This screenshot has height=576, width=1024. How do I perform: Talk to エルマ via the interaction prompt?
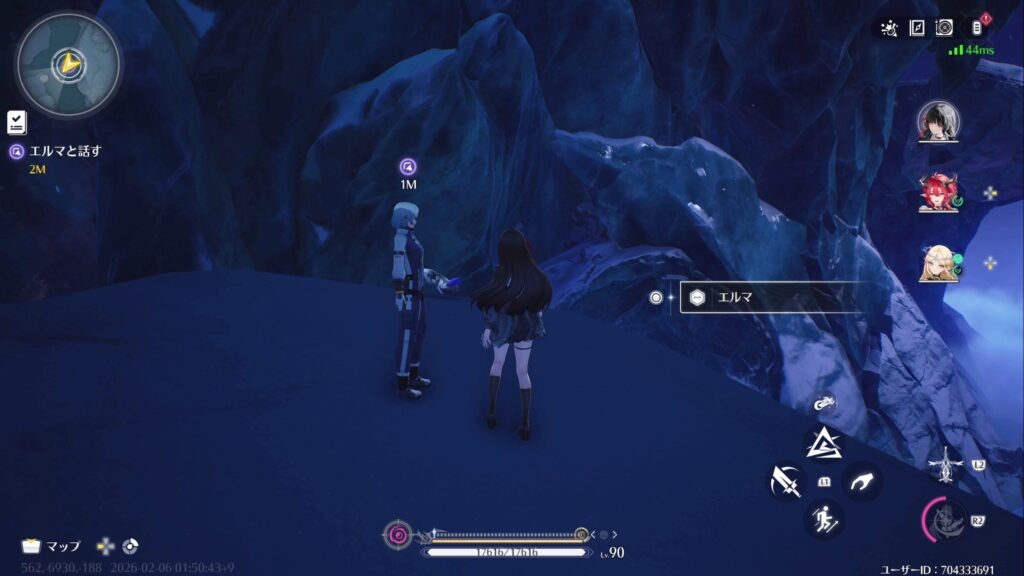pos(770,297)
